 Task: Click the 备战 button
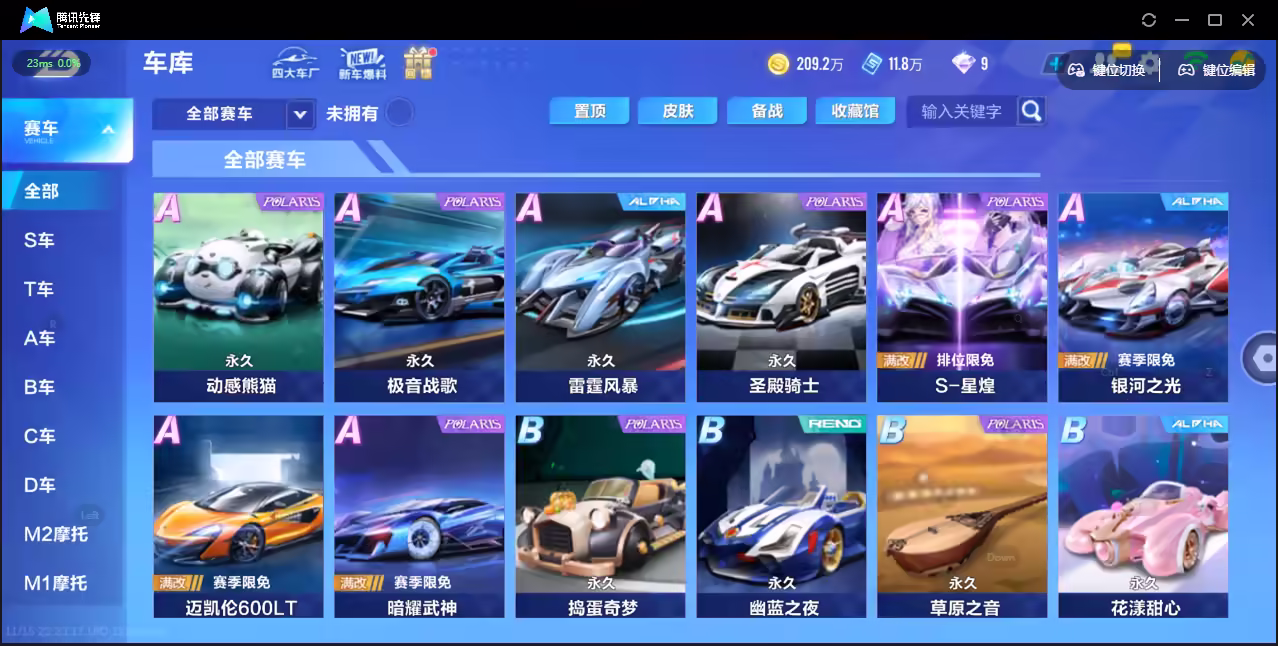pos(767,111)
